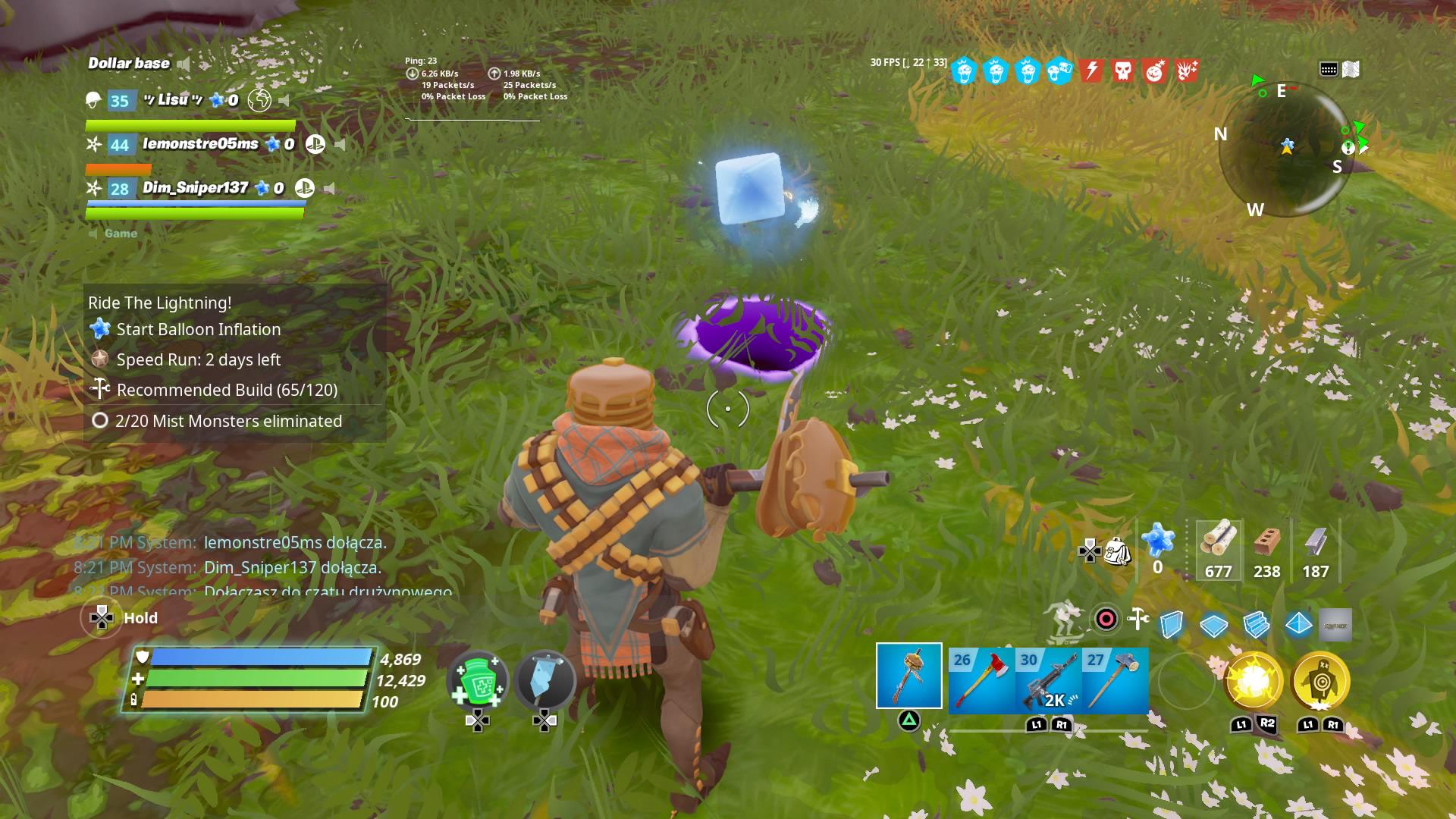The height and width of the screenshot is (819, 1456).
Task: Select the wall piece build icon
Action: [x=1173, y=622]
